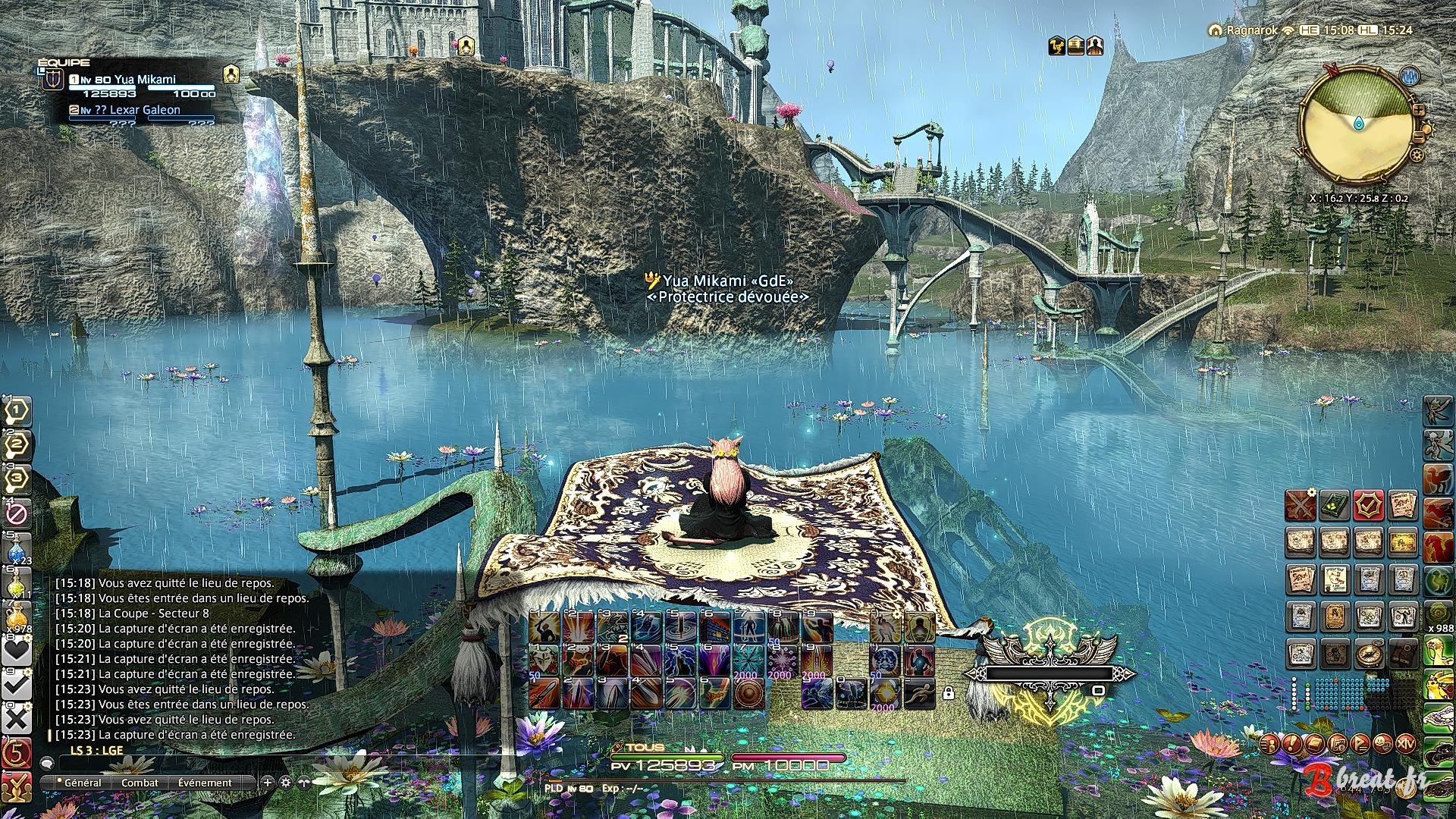
Task: Select Yua Mikami in the party list
Action: pyautogui.click(x=144, y=80)
